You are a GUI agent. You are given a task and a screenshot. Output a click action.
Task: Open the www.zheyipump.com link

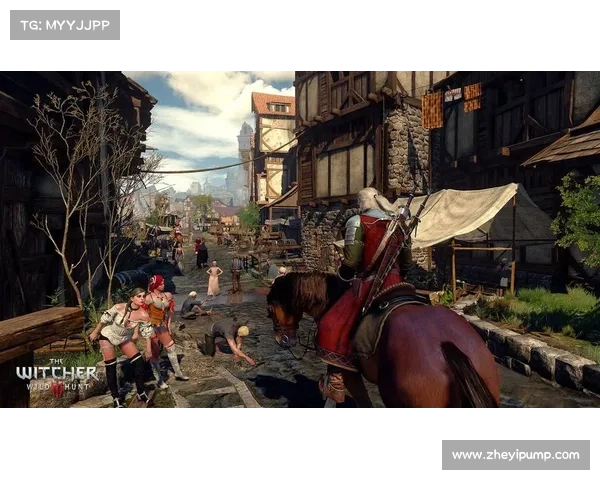515,455
